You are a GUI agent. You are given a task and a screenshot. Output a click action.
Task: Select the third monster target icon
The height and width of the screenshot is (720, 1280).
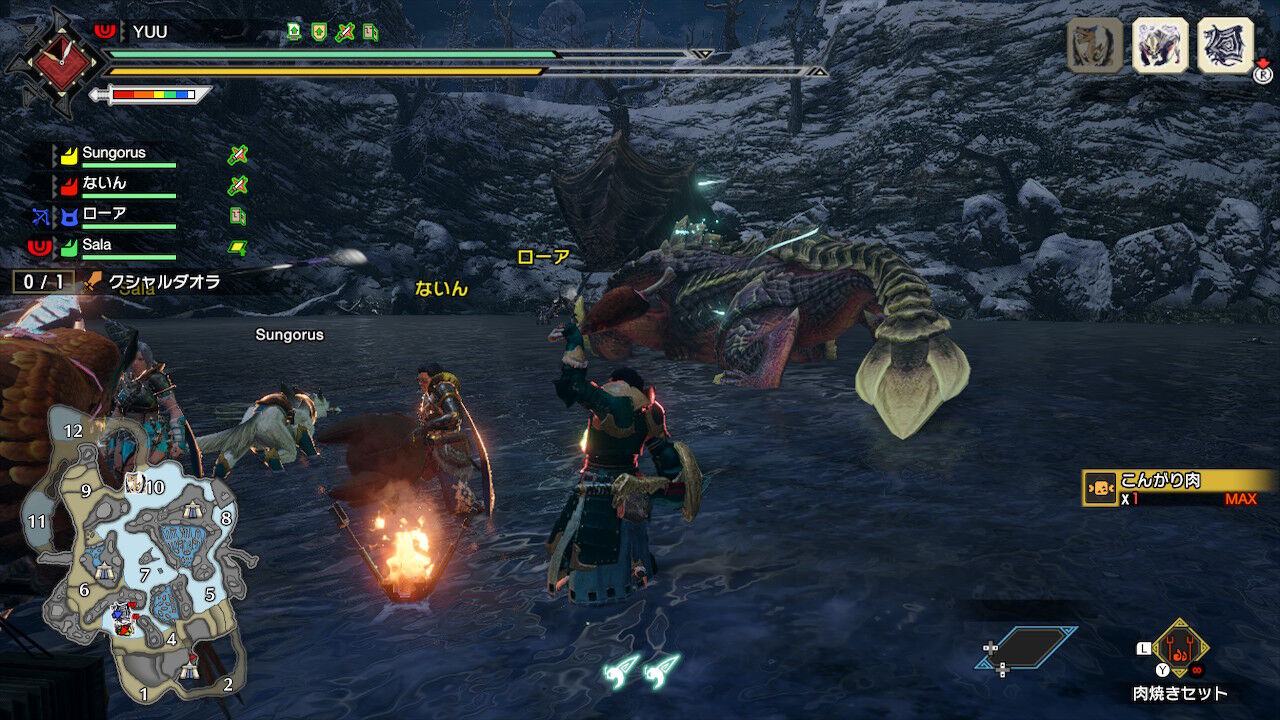pyautogui.click(x=1225, y=45)
